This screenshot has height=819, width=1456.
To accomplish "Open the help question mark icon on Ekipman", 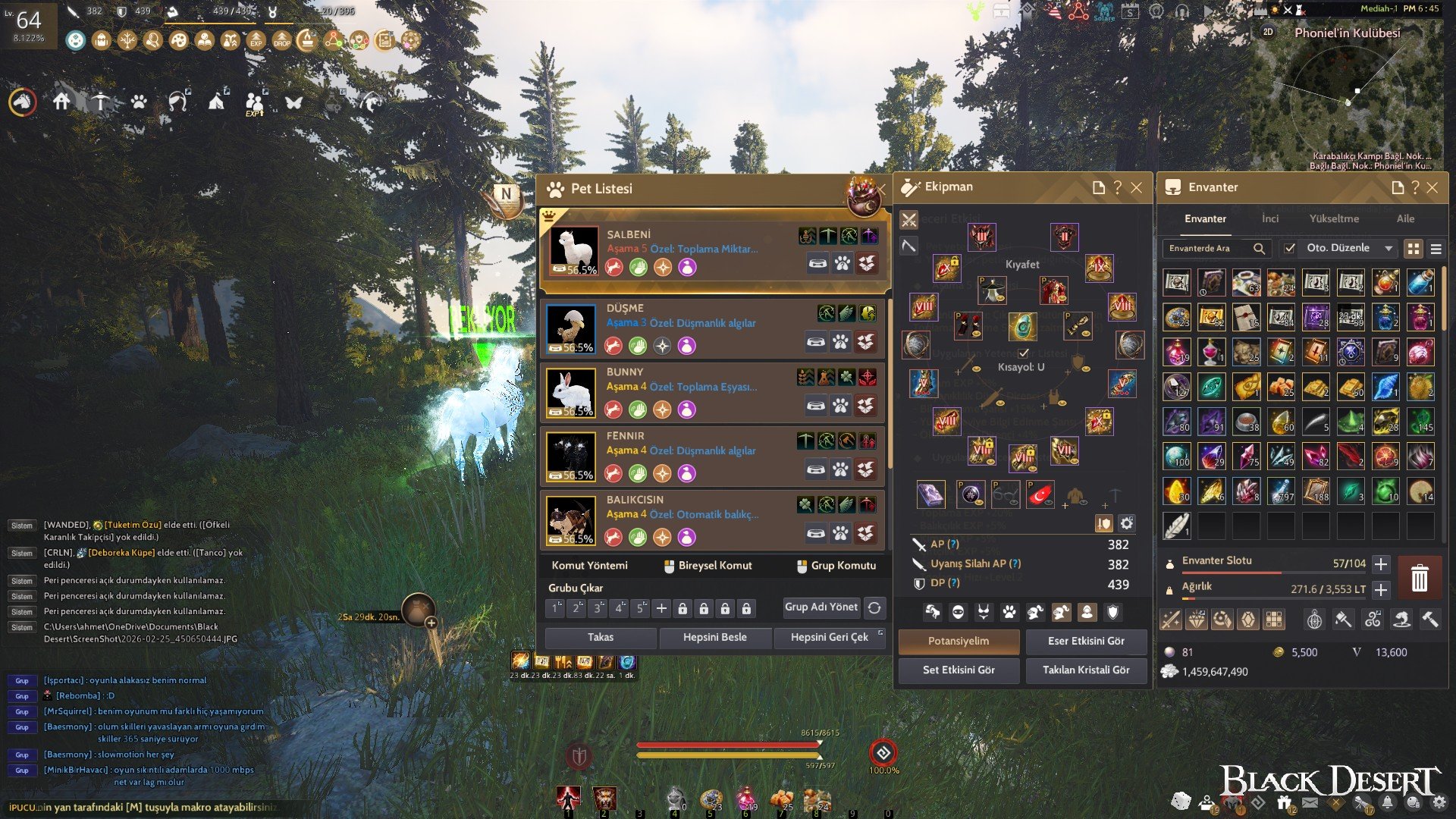I will (1116, 187).
